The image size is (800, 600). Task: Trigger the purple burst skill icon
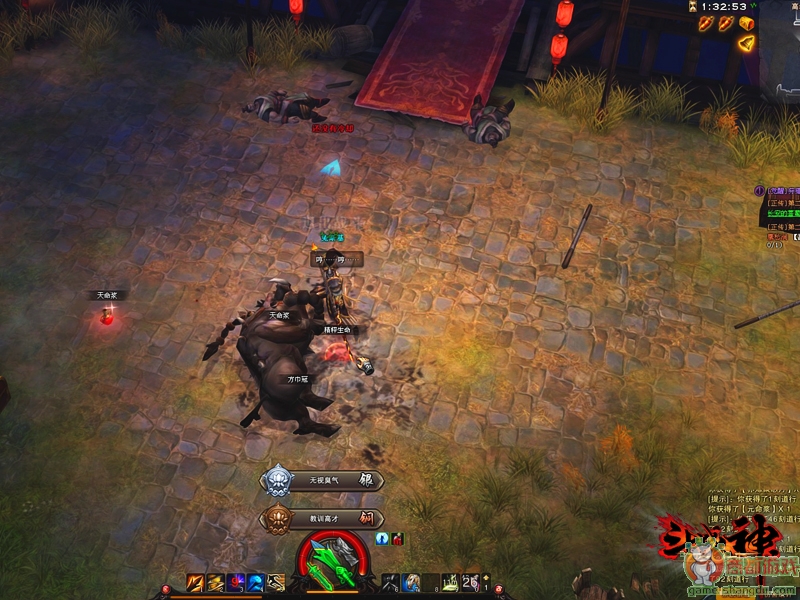pos(236,583)
